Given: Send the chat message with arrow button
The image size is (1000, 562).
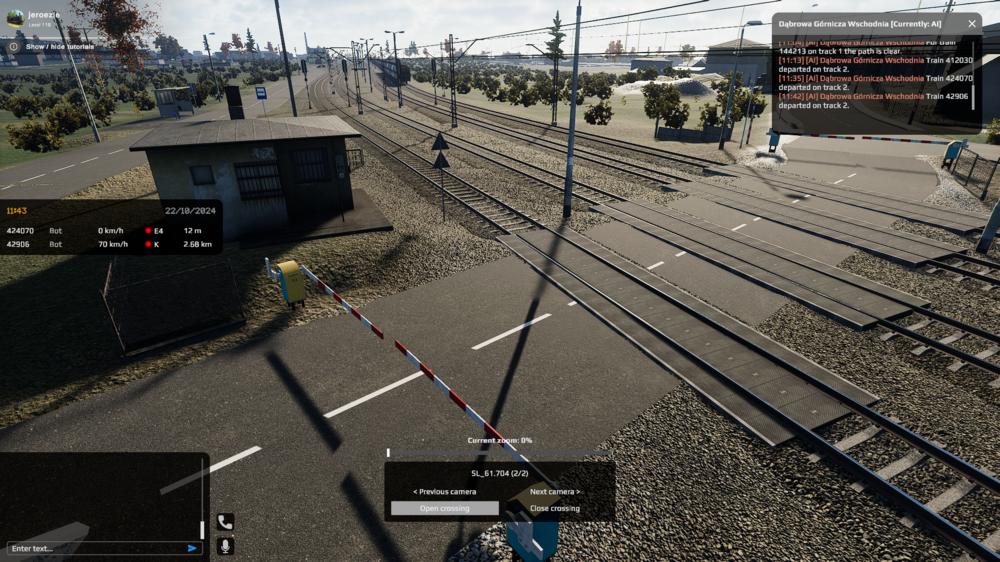Looking at the screenshot, I should pos(192,548).
